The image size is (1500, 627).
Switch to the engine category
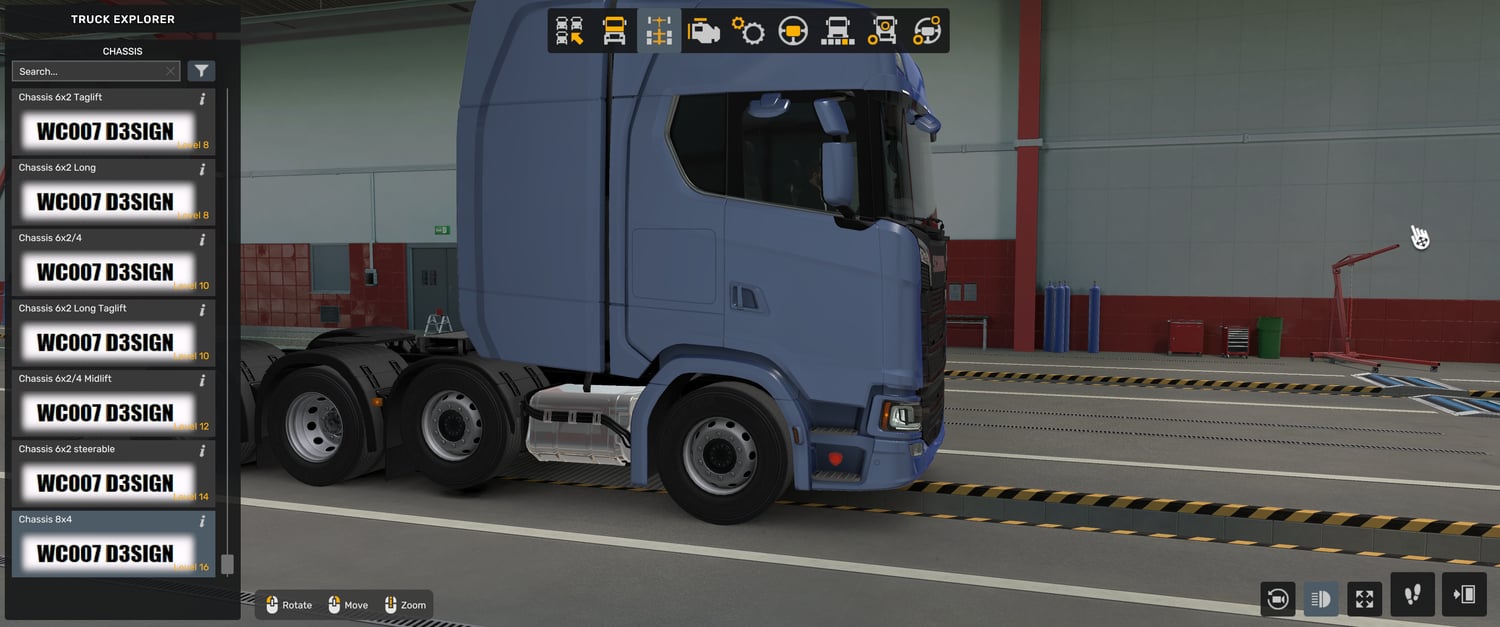pos(704,31)
